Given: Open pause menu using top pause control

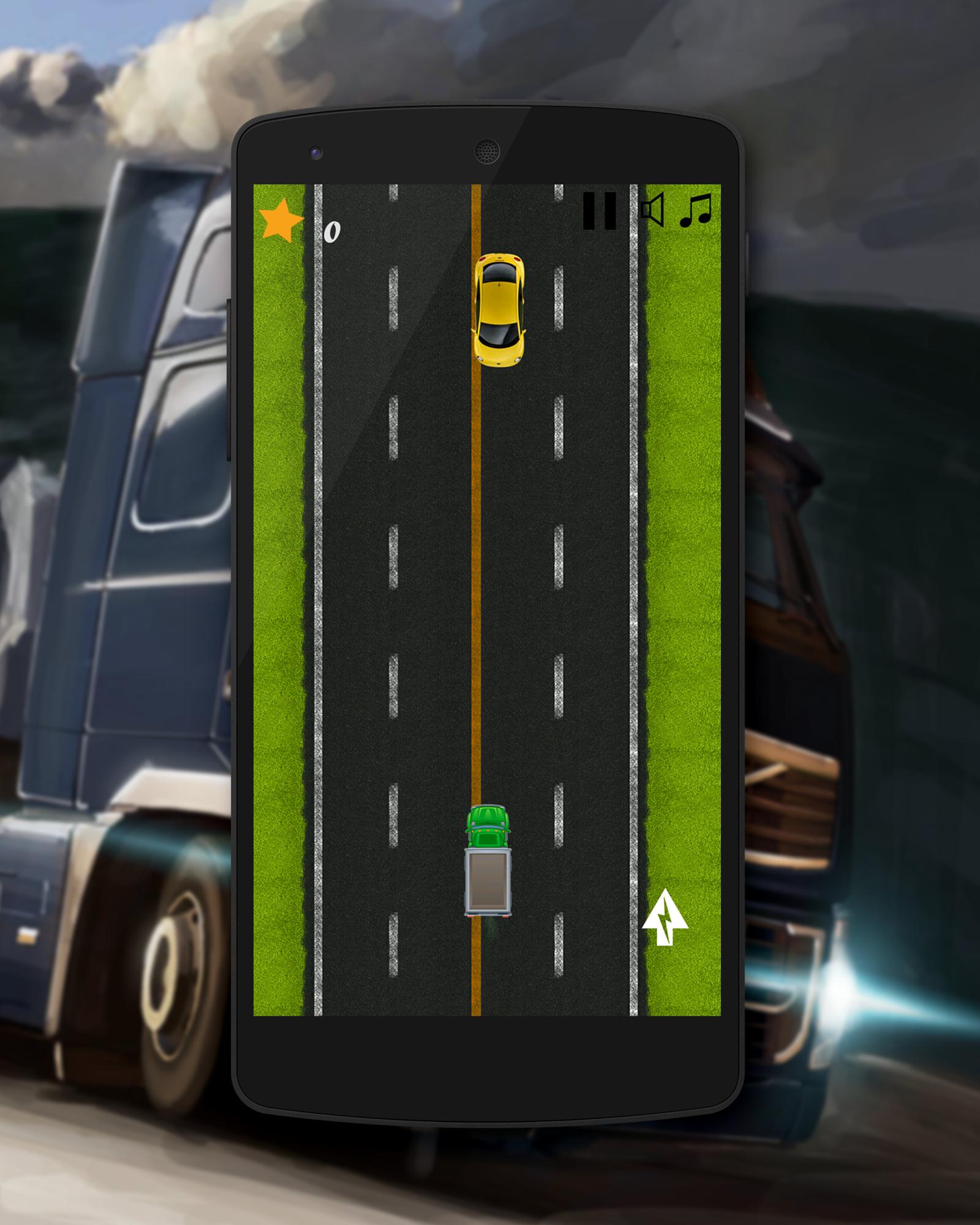Looking at the screenshot, I should (x=599, y=211).
